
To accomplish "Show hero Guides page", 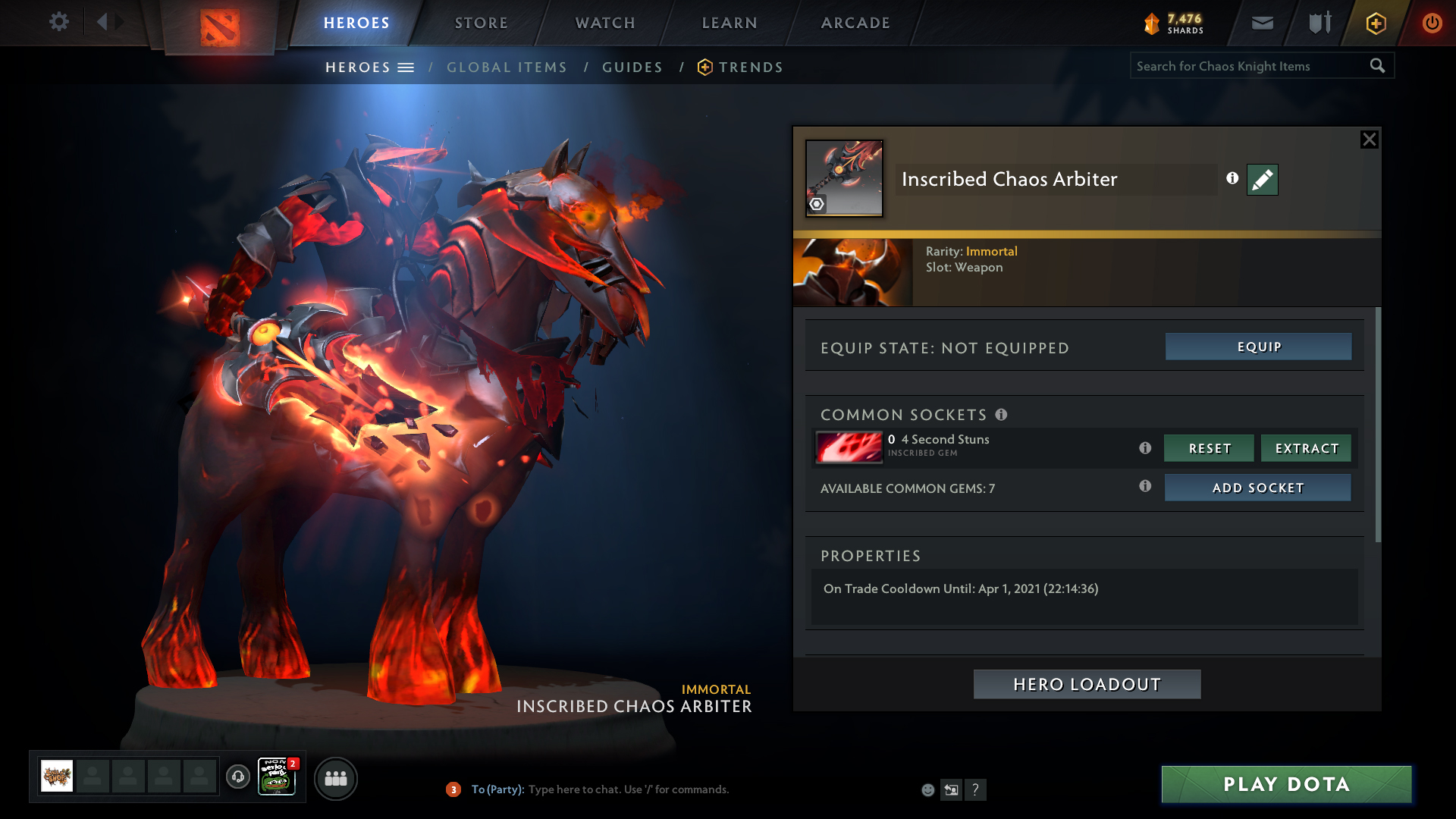I will 632,67.
